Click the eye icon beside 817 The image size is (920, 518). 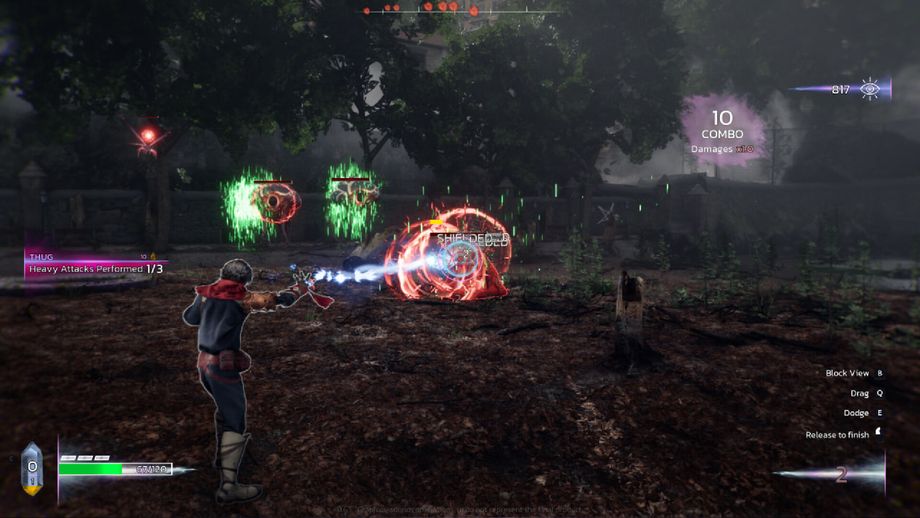pyautogui.click(x=870, y=89)
